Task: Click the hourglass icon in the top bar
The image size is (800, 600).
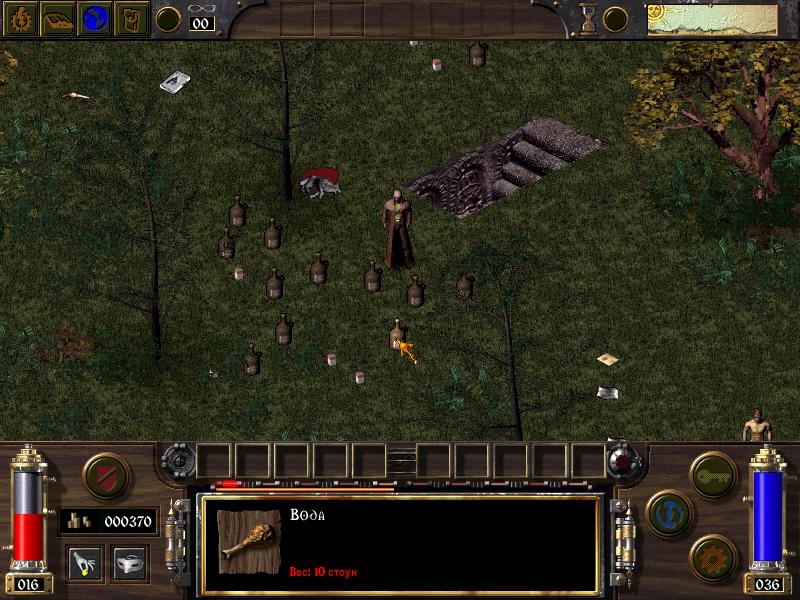Action: pyautogui.click(x=588, y=17)
